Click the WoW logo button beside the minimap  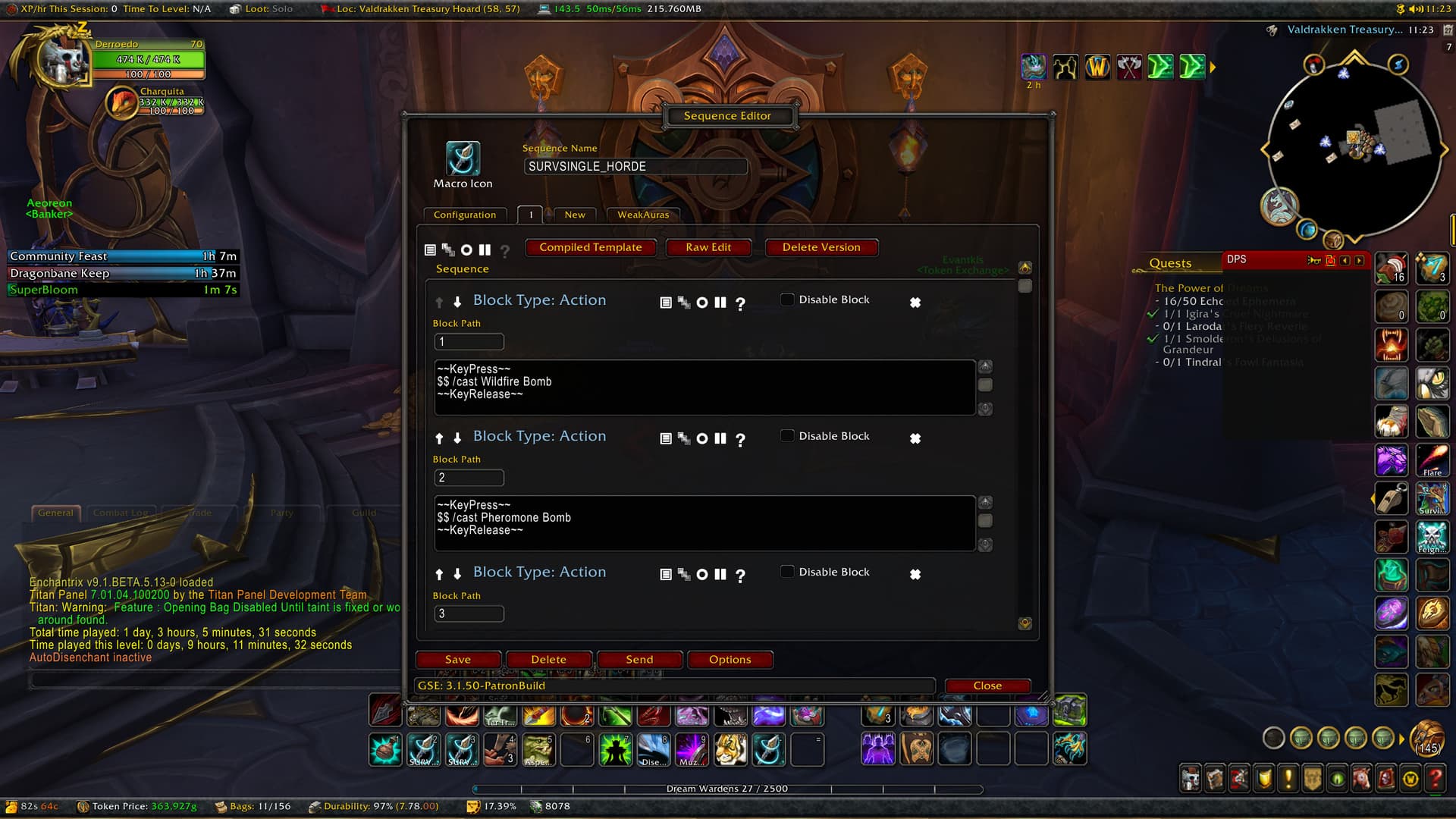click(1097, 67)
